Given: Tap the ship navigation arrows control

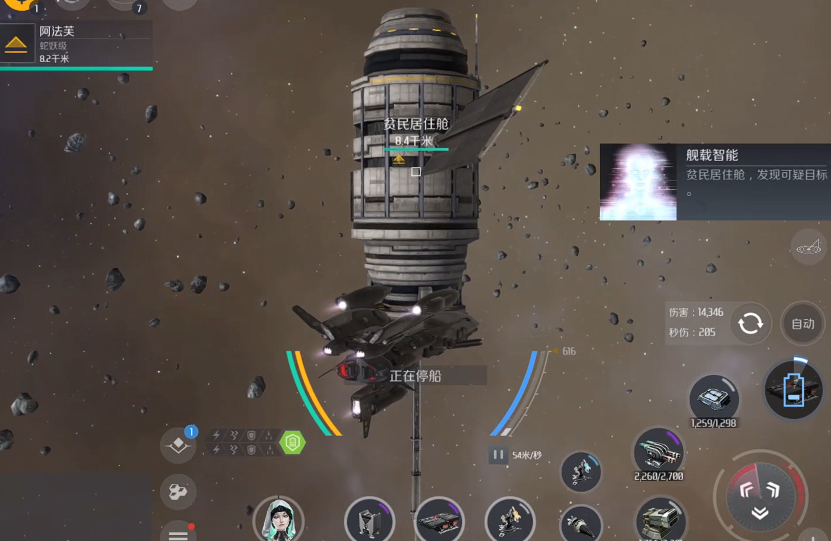Looking at the screenshot, I should [759, 497].
